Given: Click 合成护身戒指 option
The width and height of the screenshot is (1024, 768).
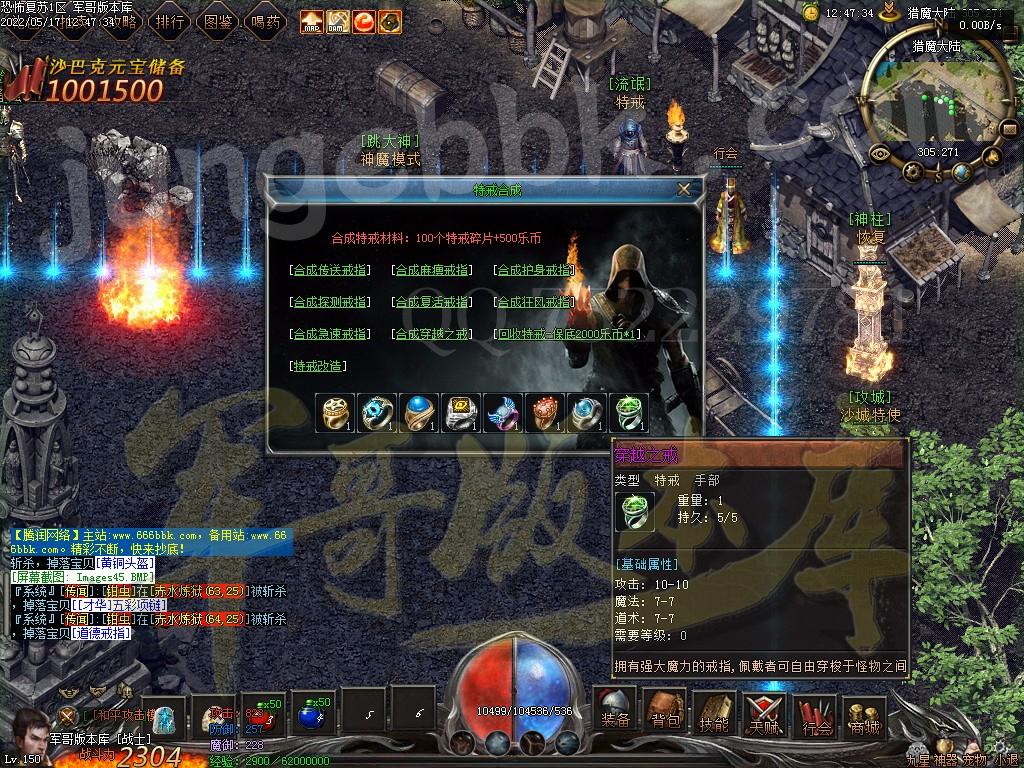Looking at the screenshot, I should (536, 270).
